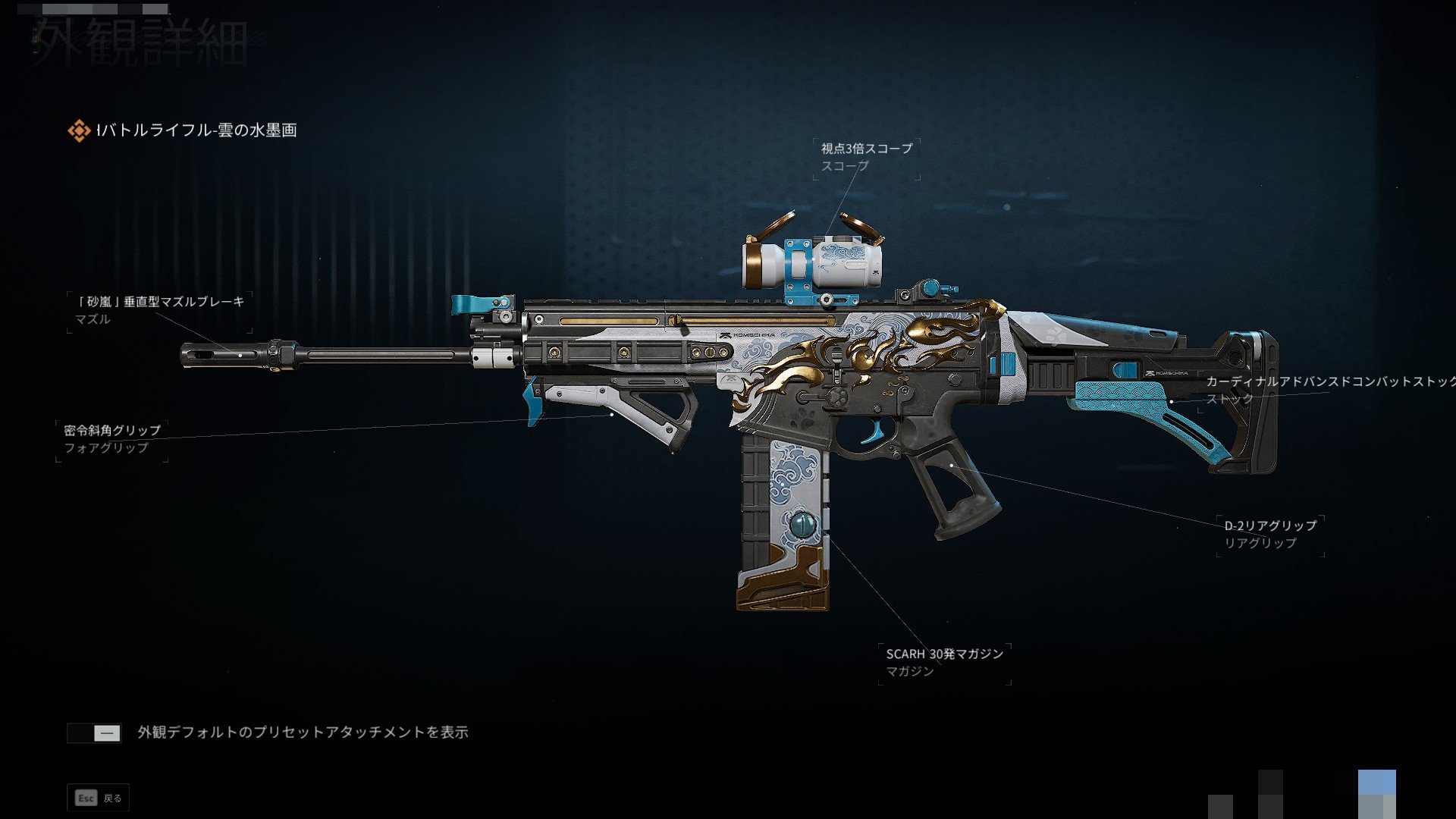1456x819 pixels.
Task: Open the 密令斜角グリップ foregrip details
Action: pos(111,428)
